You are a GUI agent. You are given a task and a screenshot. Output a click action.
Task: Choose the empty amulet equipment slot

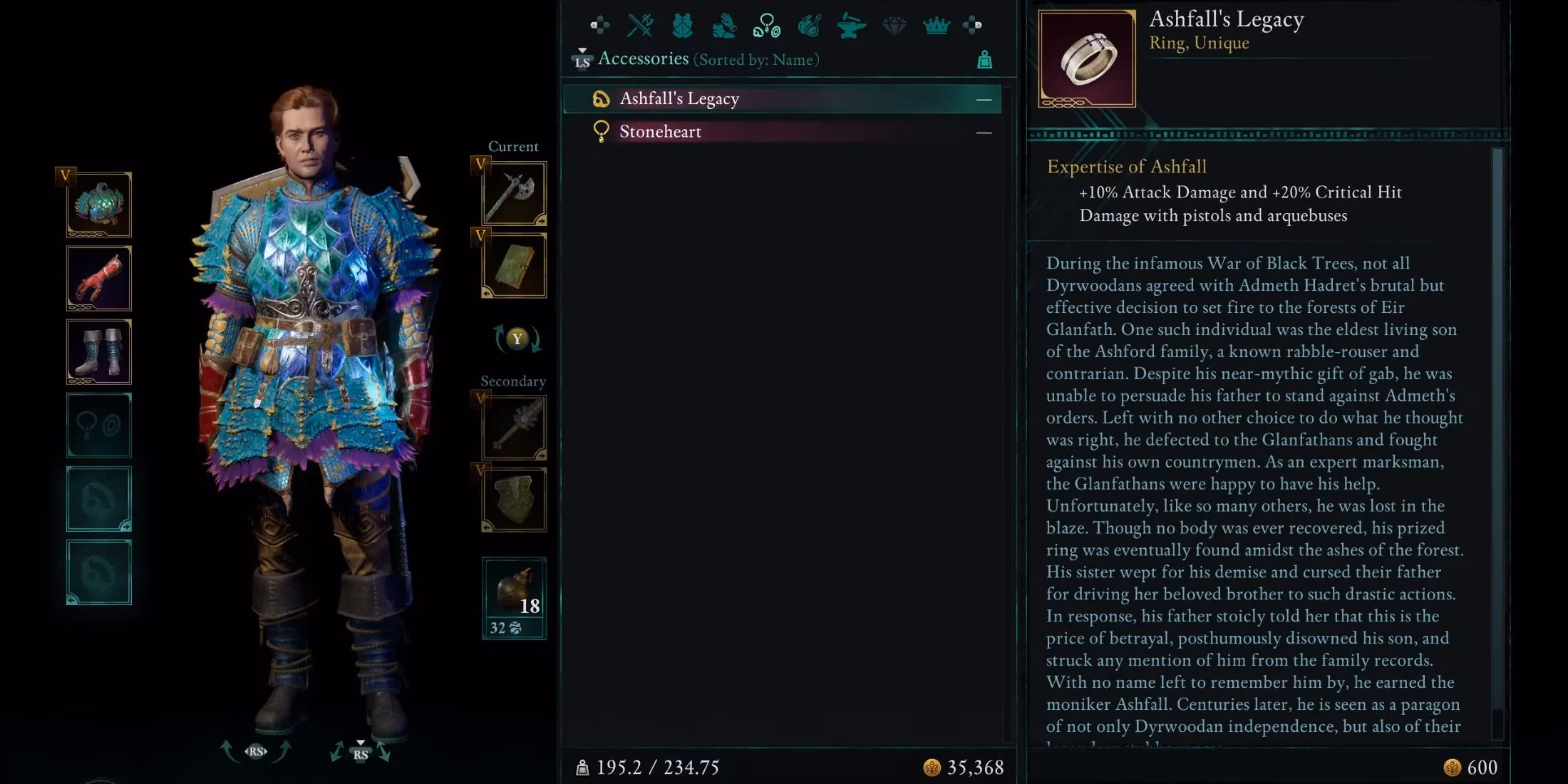point(99,425)
